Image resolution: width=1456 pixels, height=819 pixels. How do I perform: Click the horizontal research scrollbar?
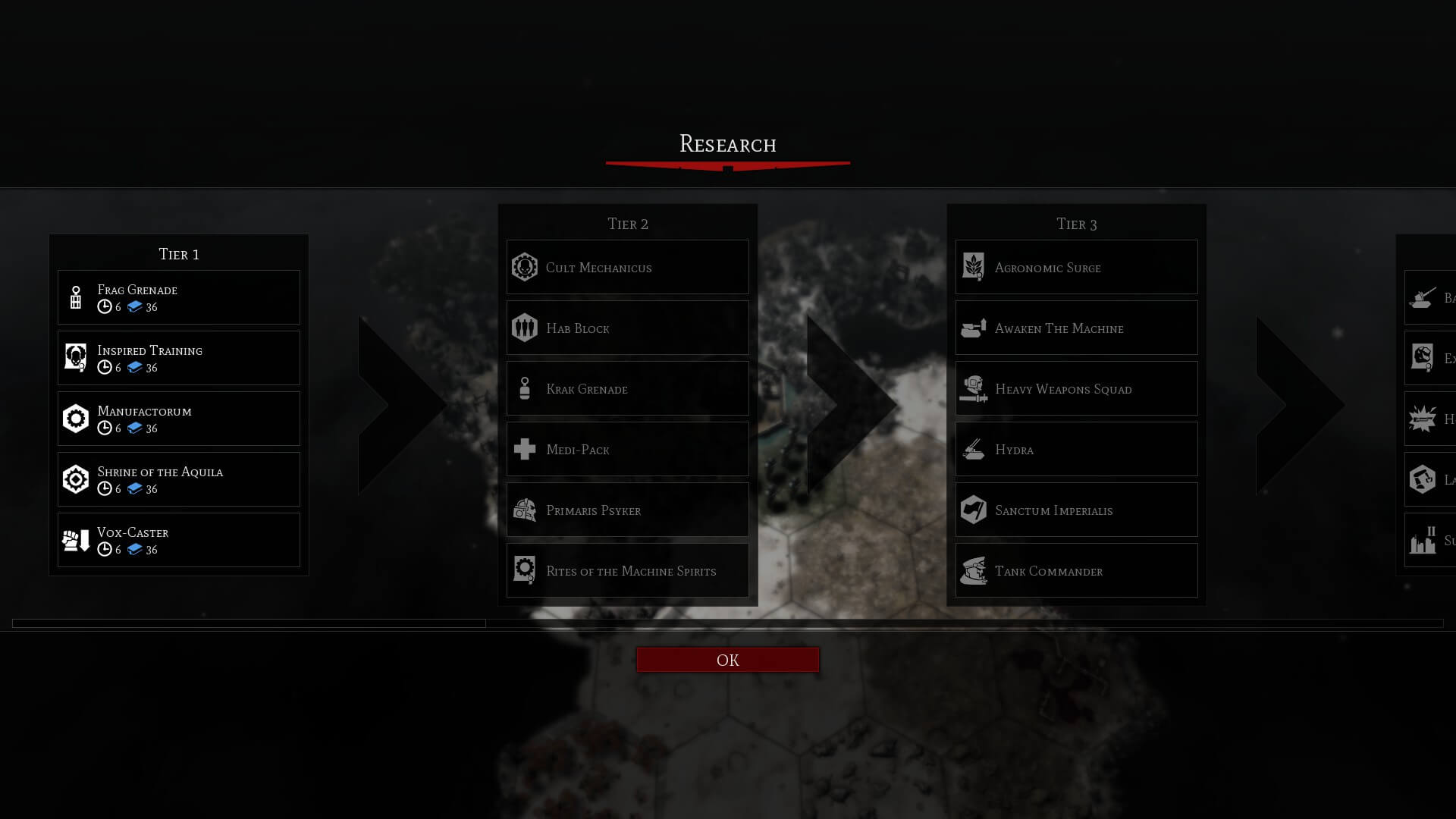tap(249, 623)
